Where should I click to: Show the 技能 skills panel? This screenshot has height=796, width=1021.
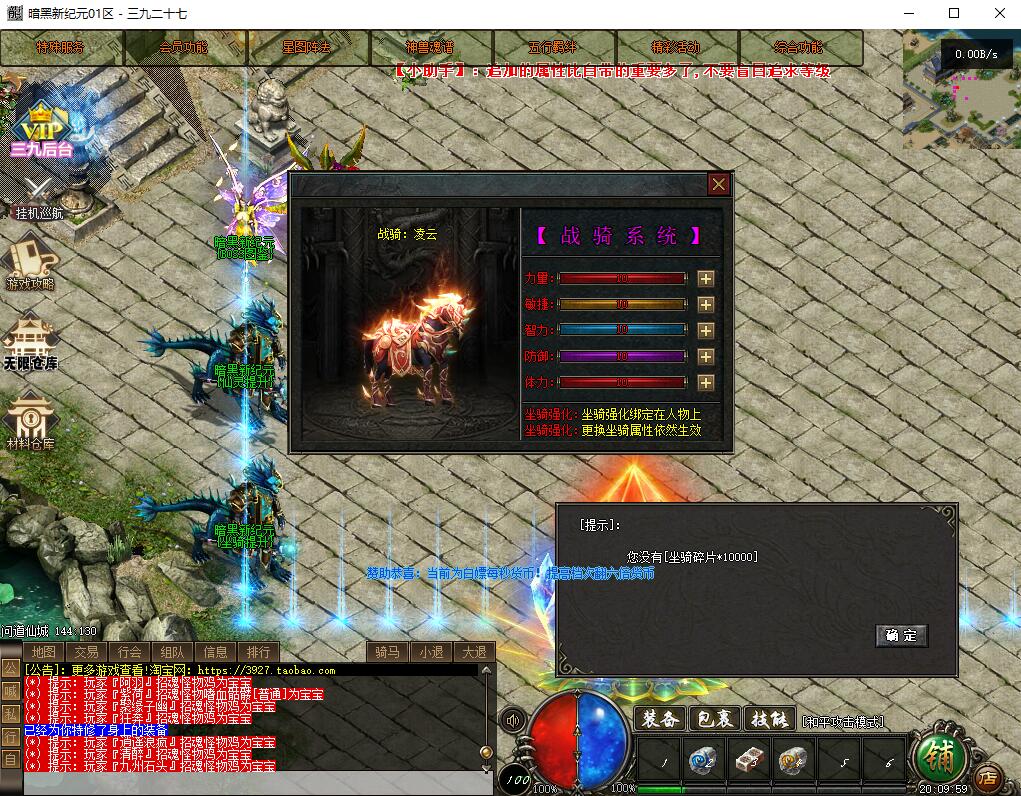pos(771,719)
